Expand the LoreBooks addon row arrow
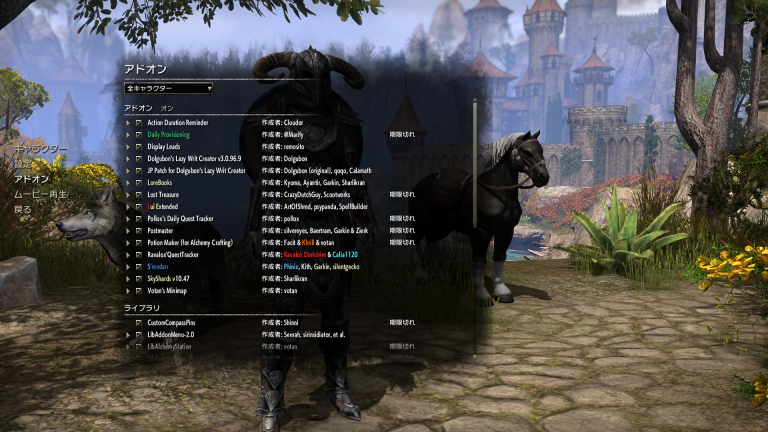768x432 pixels. tap(128, 183)
